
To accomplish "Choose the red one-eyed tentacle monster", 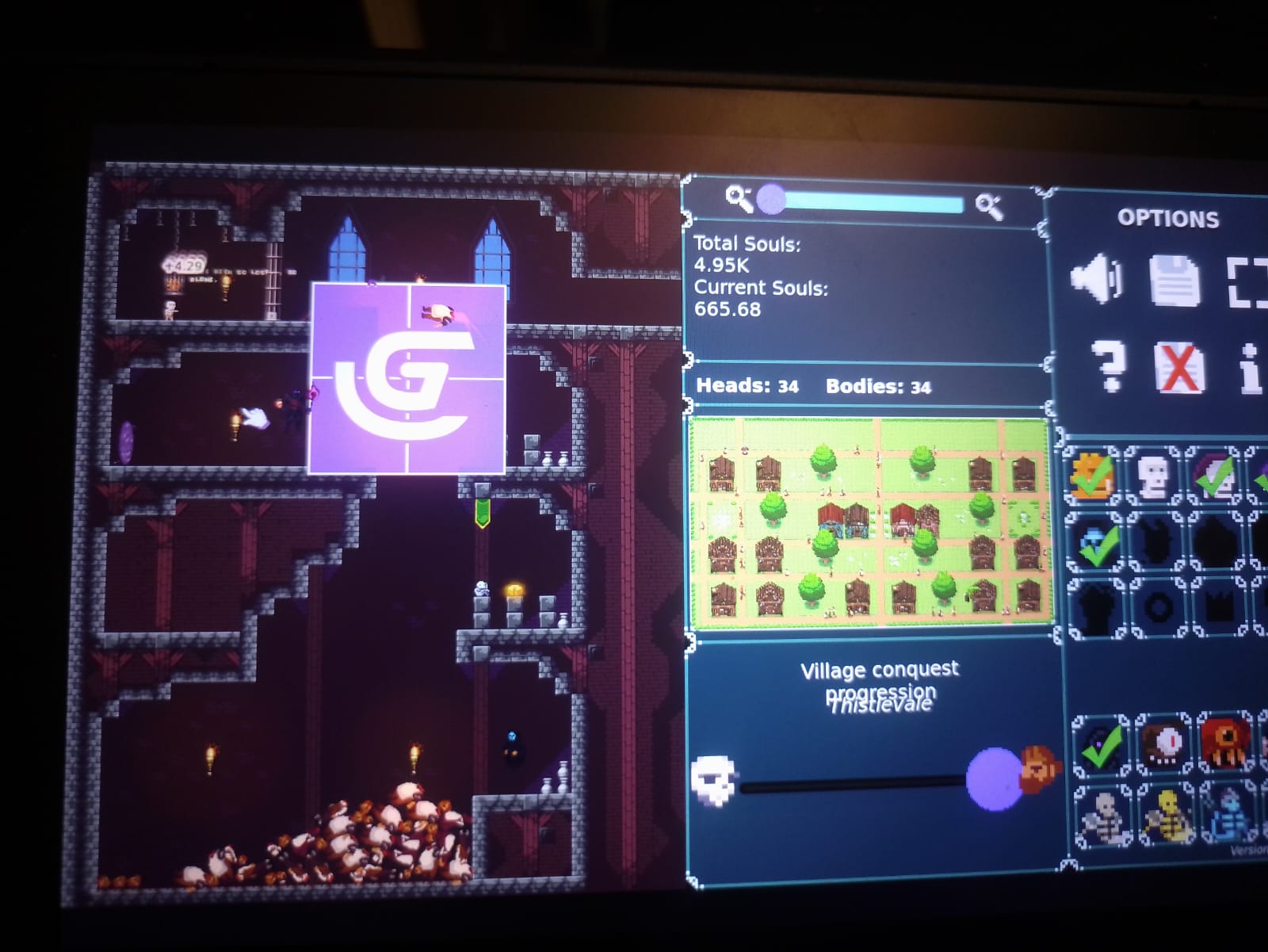I will [x=1225, y=744].
